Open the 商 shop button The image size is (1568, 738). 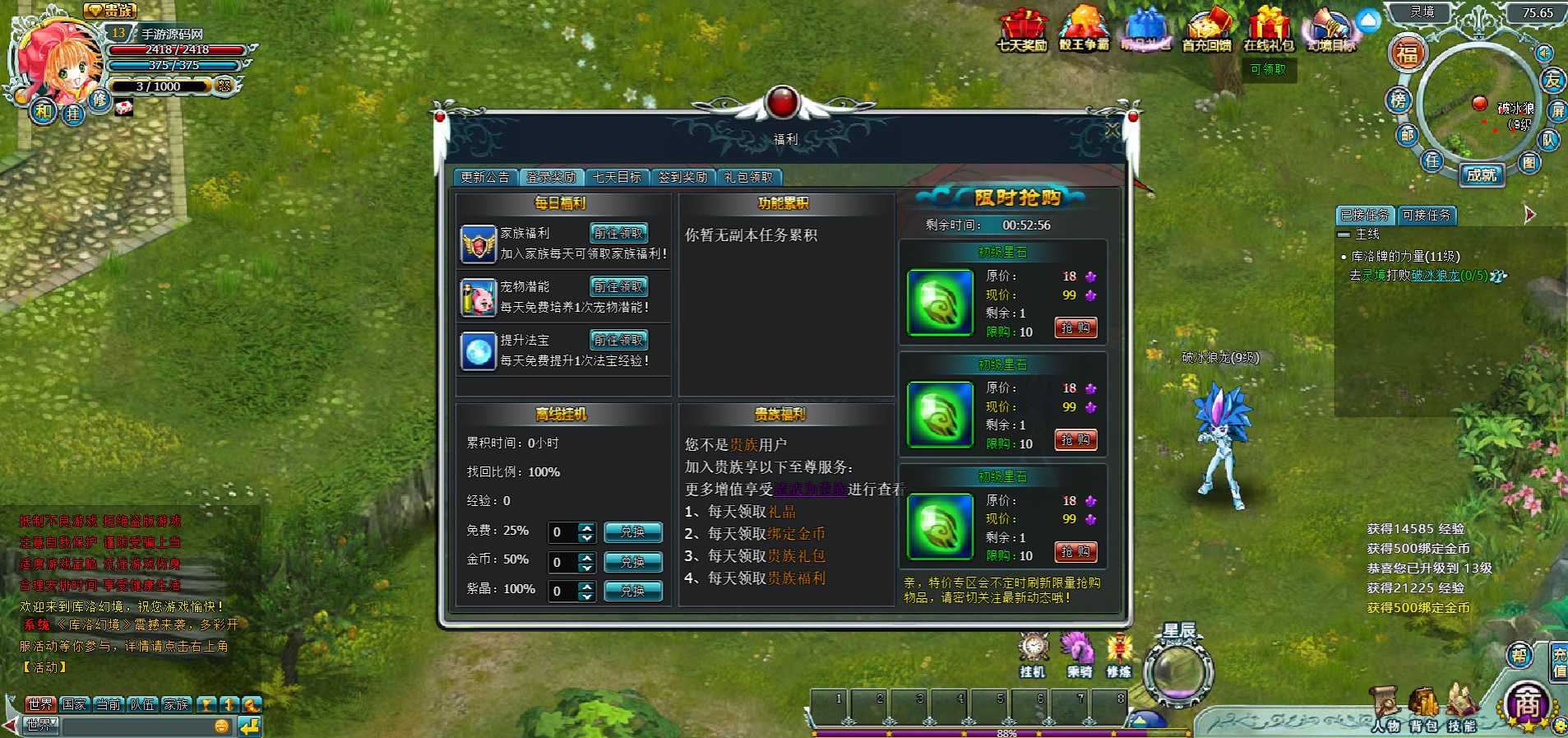click(1527, 705)
